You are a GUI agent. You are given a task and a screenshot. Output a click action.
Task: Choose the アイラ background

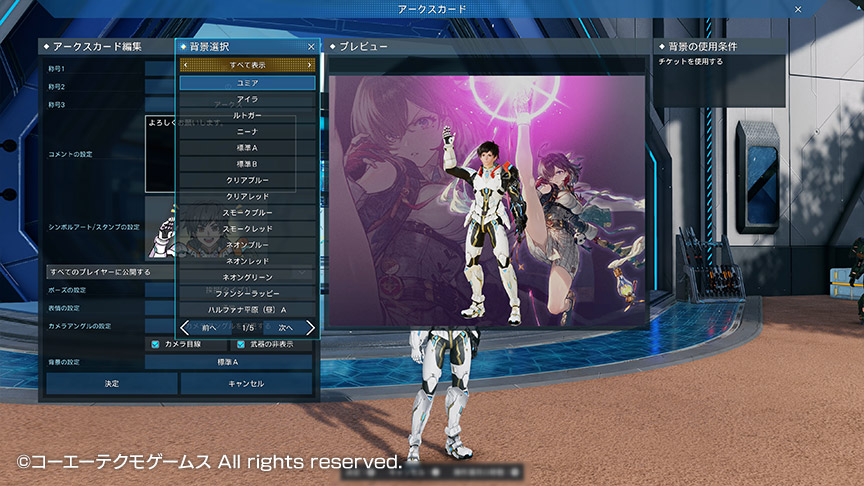247,99
